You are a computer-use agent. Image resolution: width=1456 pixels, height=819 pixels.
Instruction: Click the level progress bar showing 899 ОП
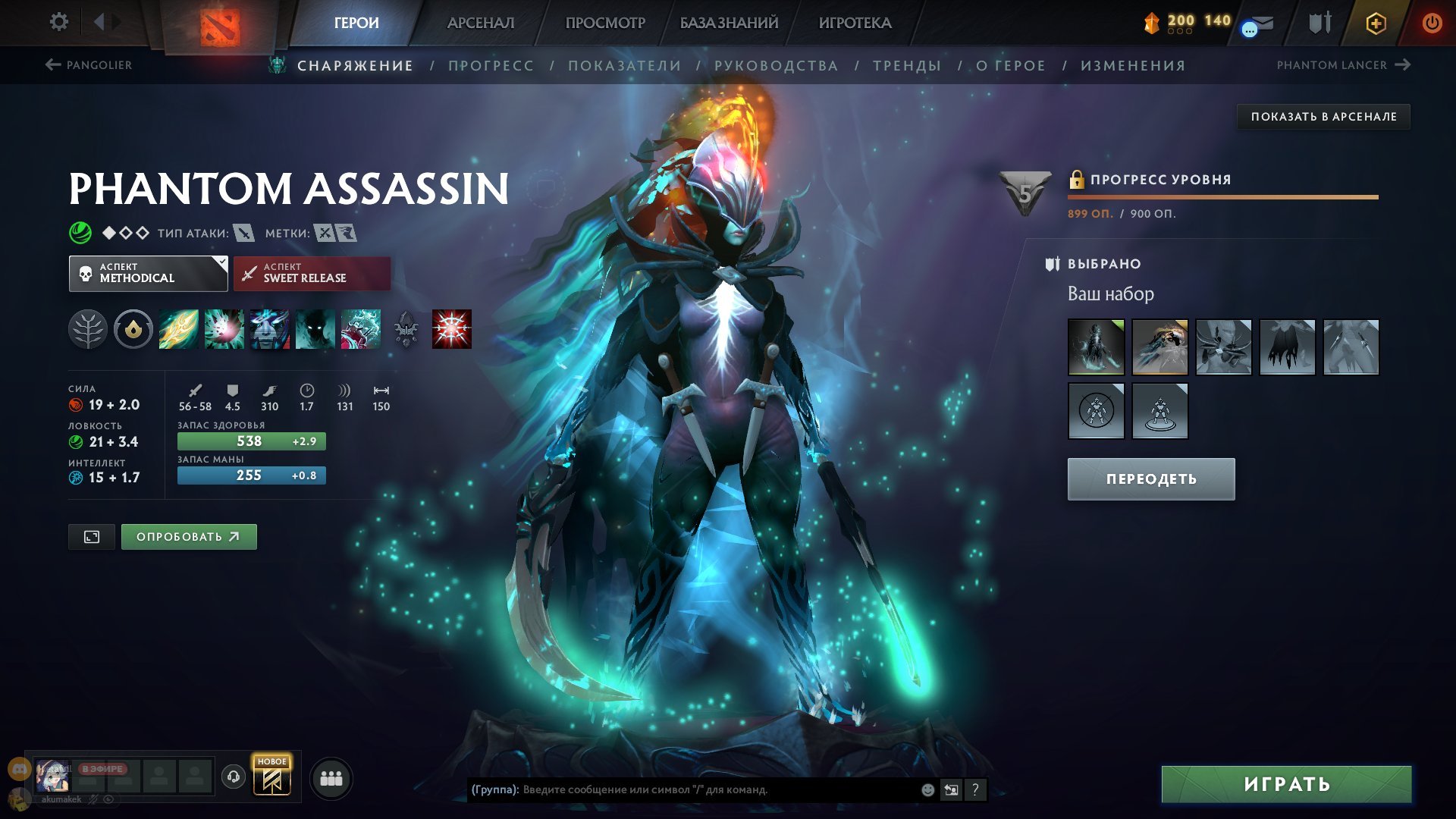point(1222,196)
